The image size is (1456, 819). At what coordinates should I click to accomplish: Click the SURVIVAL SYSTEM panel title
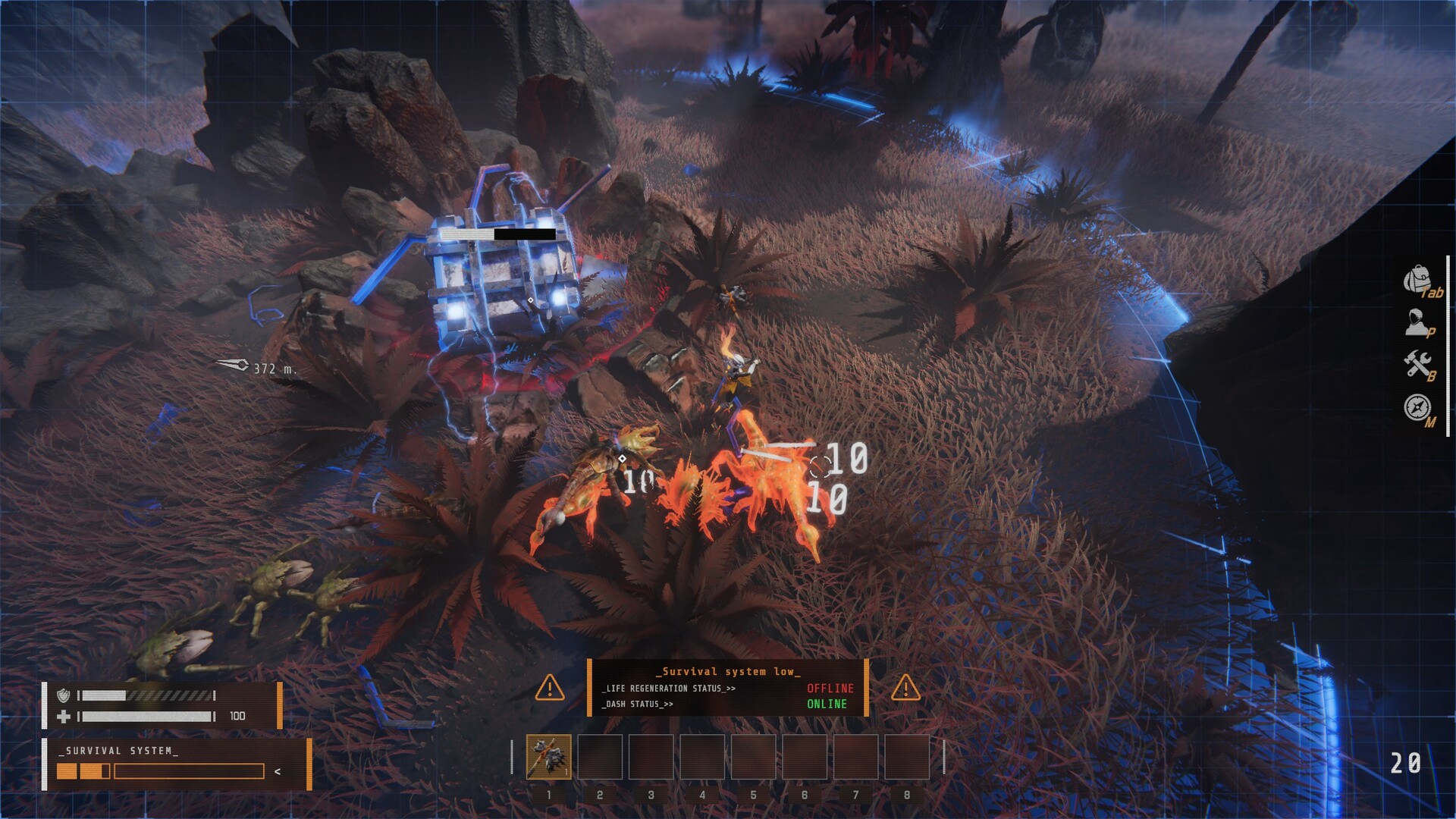coord(118,750)
